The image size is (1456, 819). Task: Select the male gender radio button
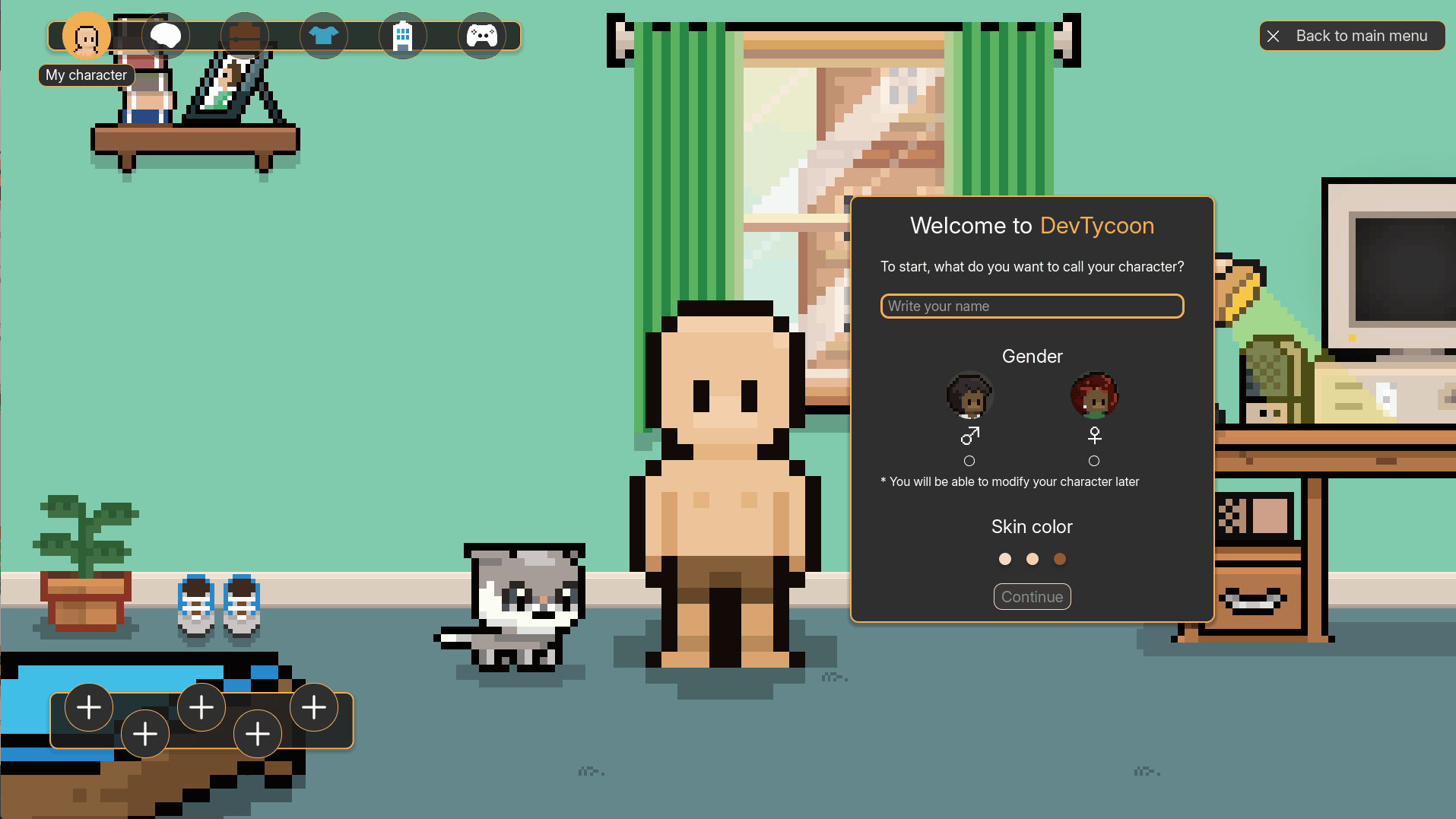[969, 460]
